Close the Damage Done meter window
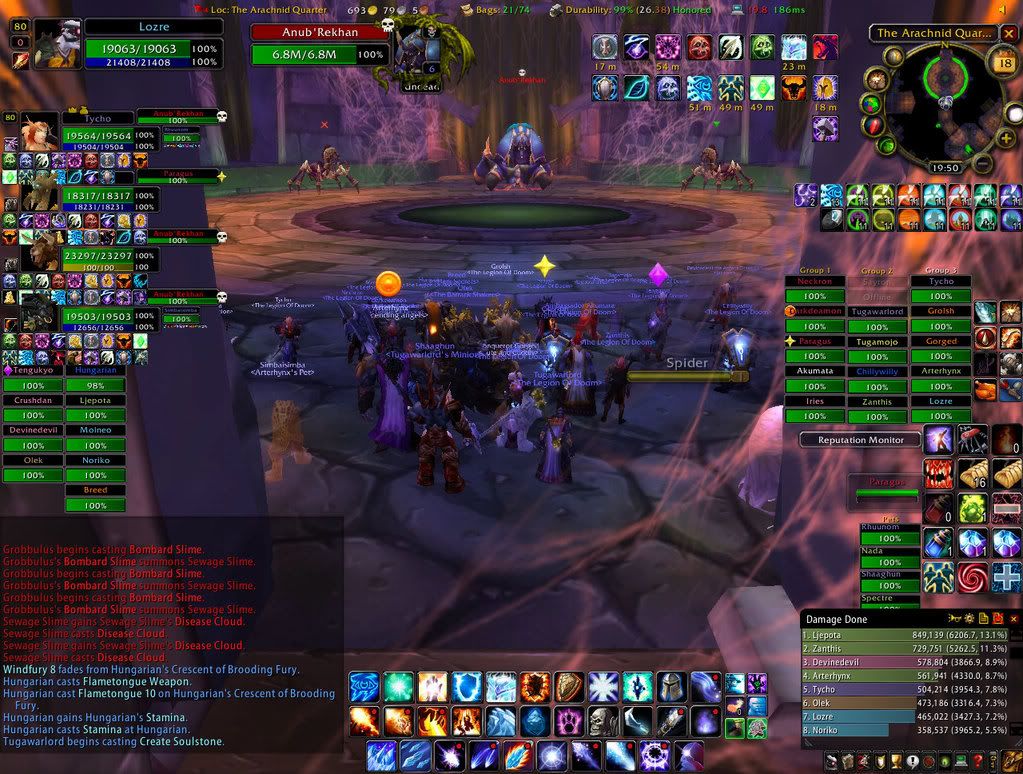 tap(1013, 619)
